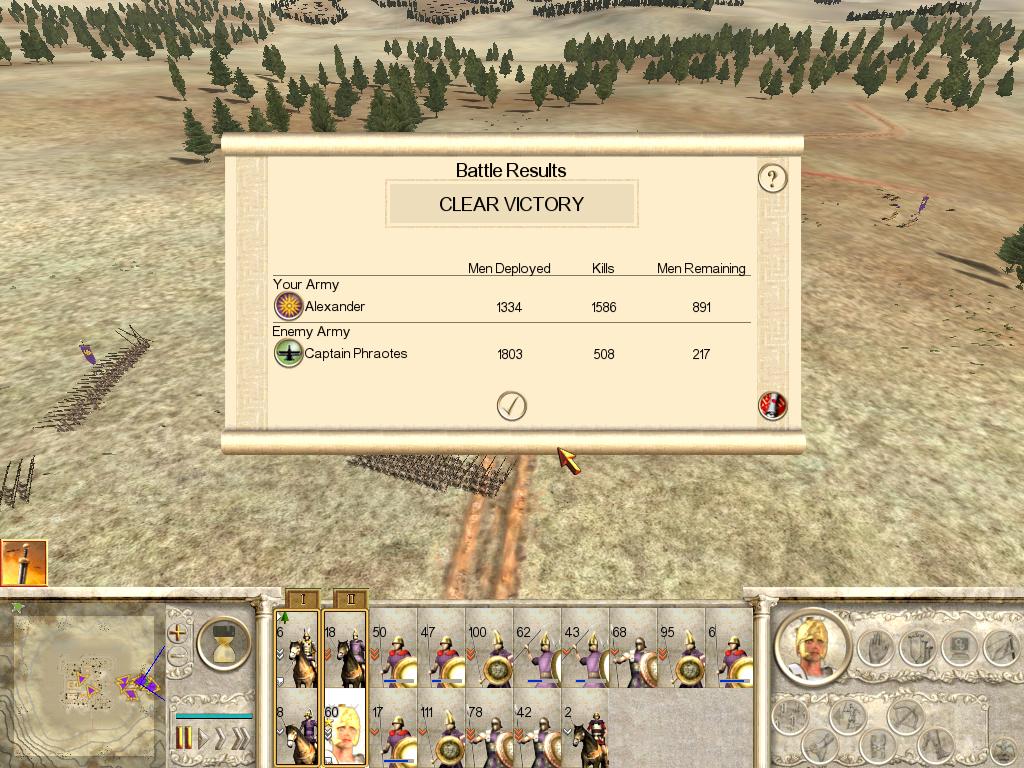Select group II tab above unit cards
Viewport: 1024px width, 768px height.
coord(350,599)
